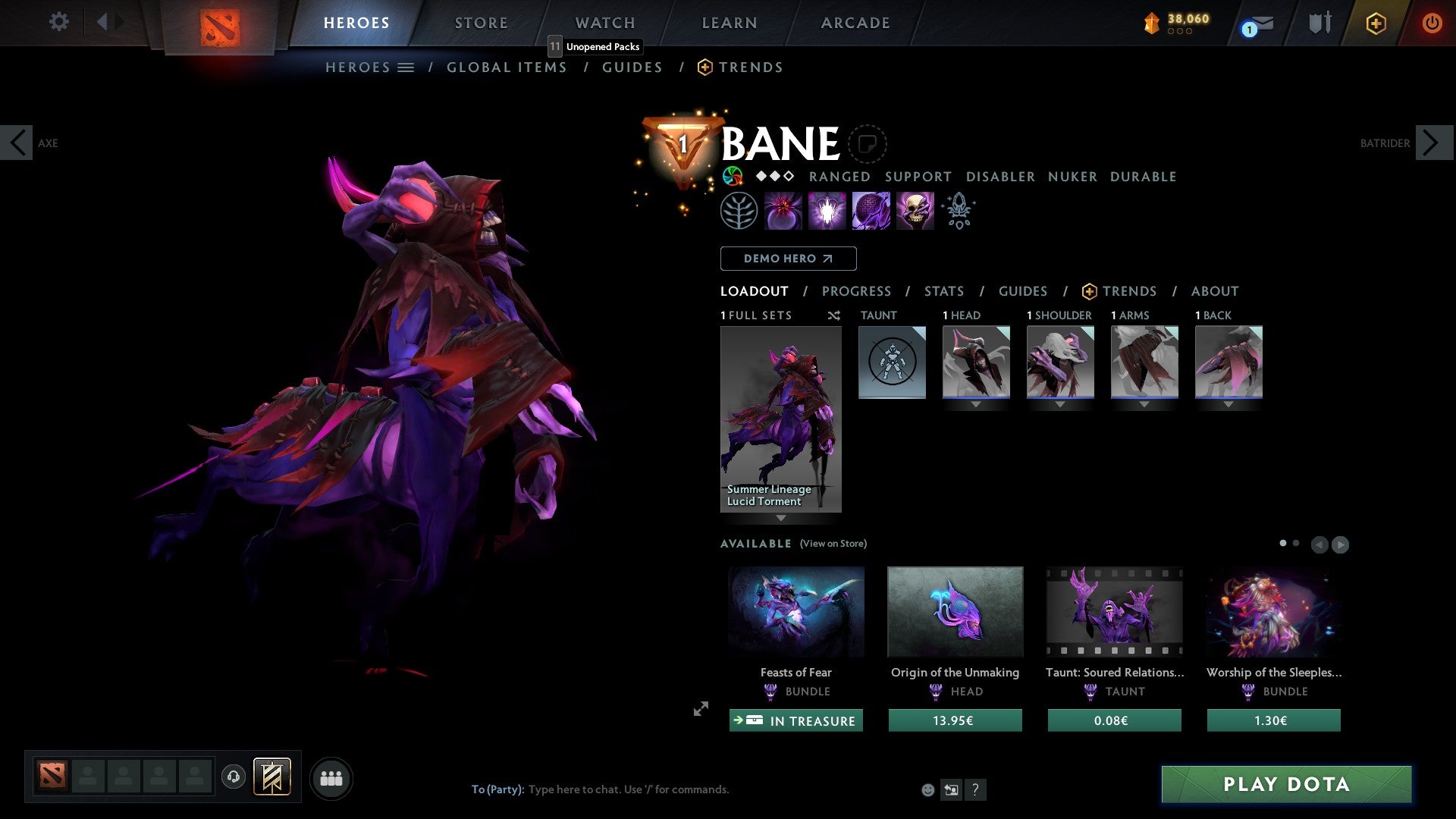The image size is (1456, 819).
Task: Click the shuffle icon next to Full Sets
Action: (833, 315)
